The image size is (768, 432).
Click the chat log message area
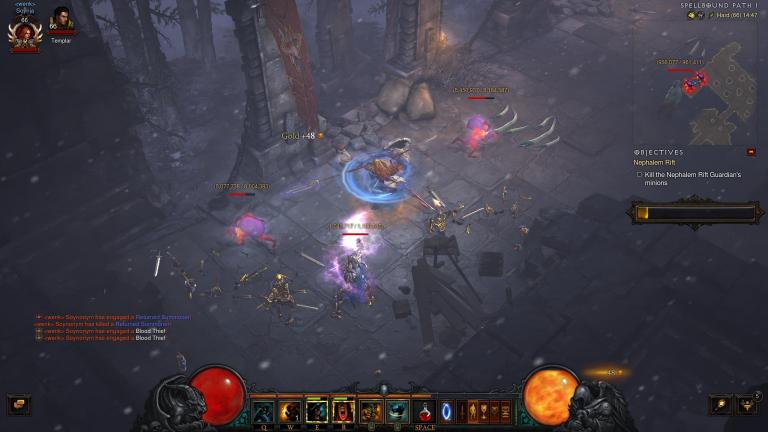tap(110, 327)
